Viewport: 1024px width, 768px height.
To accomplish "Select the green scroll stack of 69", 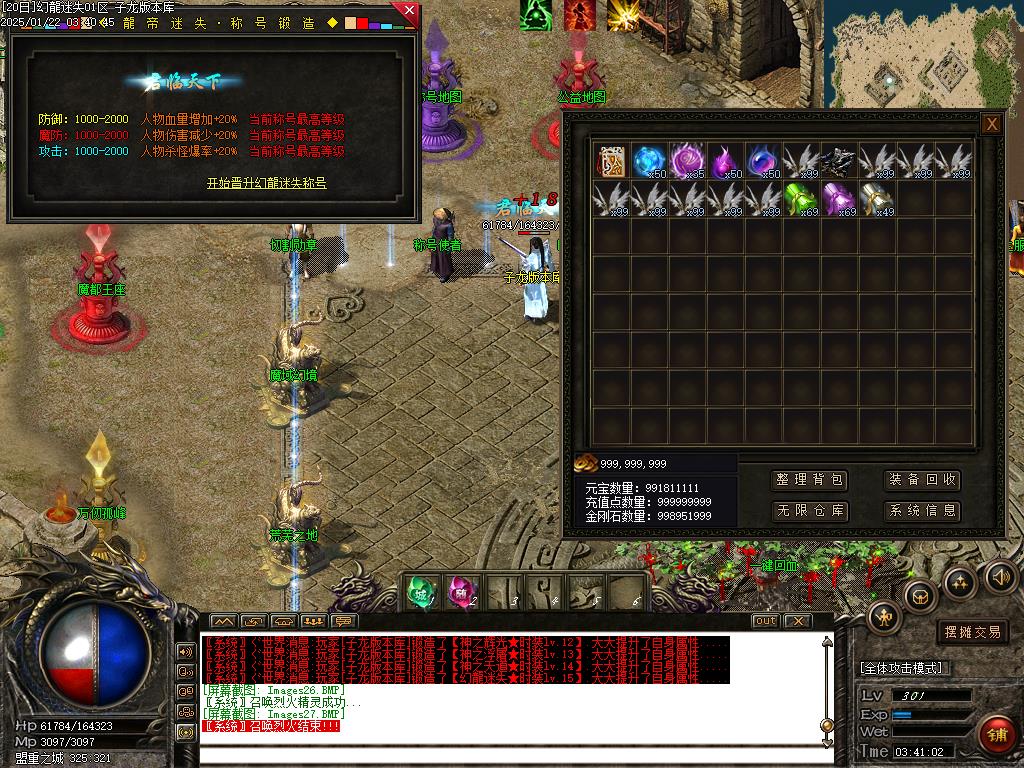I will tap(801, 198).
